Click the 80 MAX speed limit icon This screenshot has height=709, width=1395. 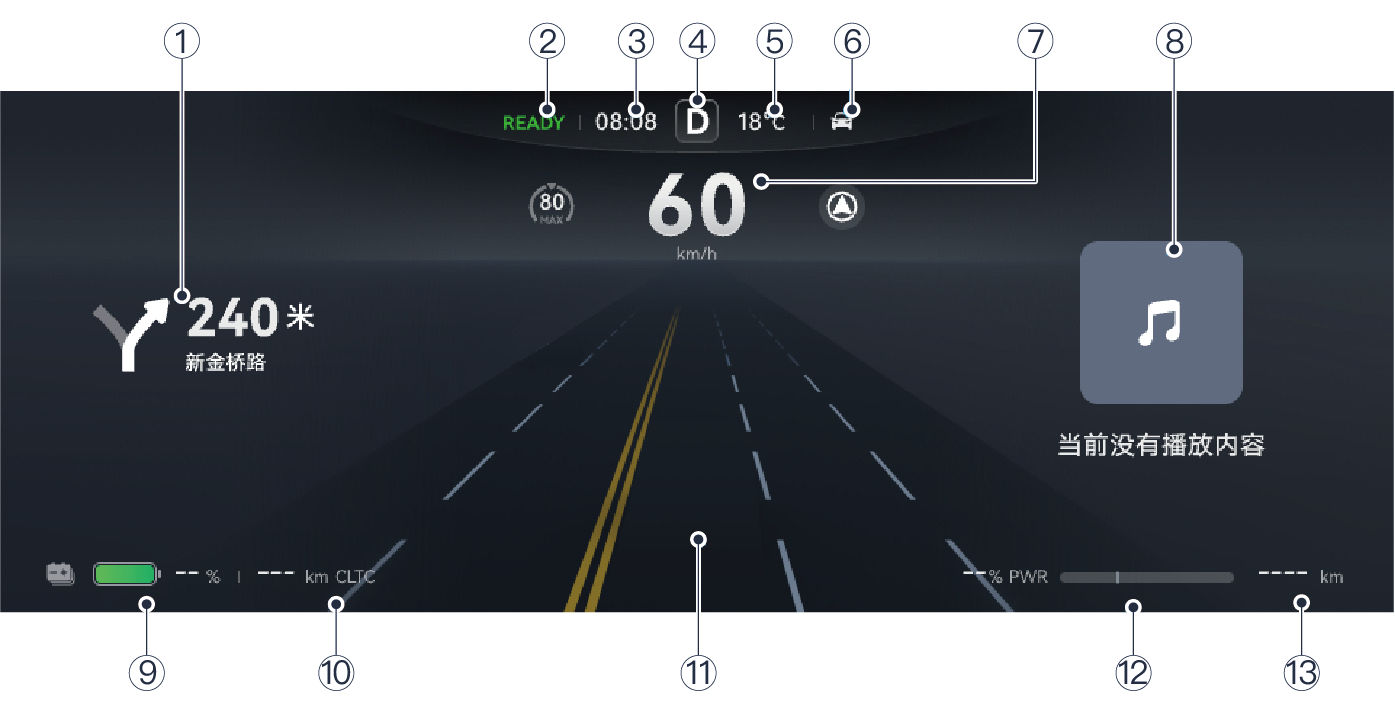tap(551, 205)
